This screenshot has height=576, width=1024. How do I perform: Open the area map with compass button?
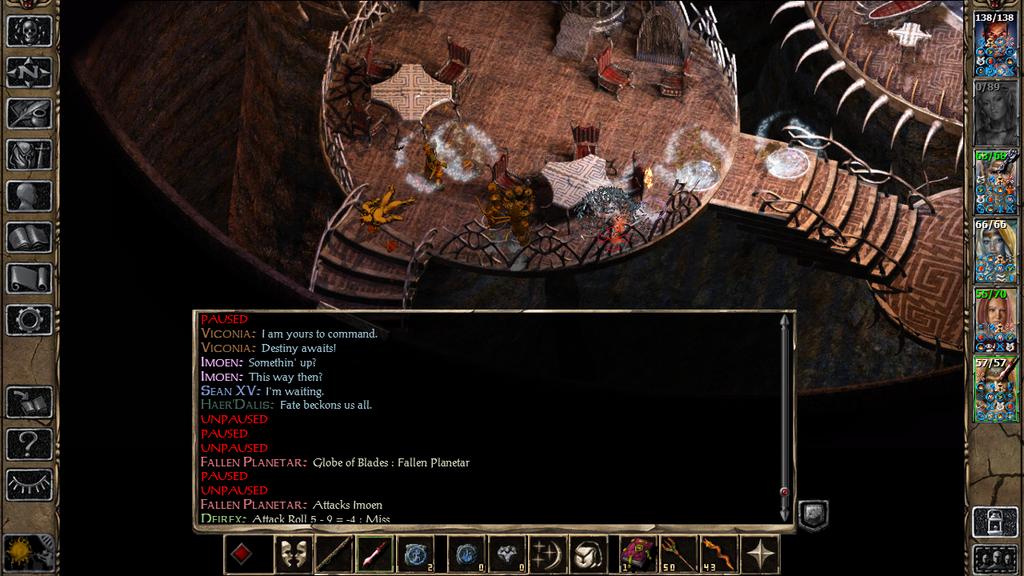click(29, 72)
